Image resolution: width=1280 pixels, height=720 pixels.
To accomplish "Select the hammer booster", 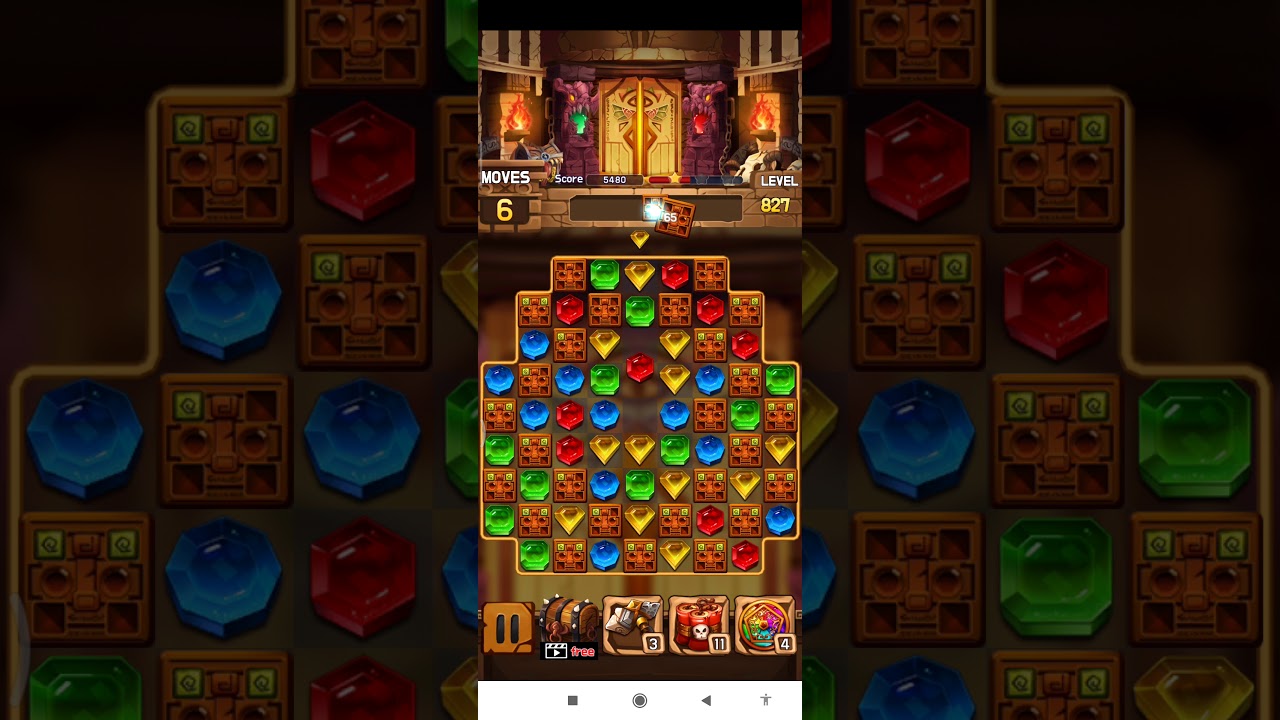I will point(633,626).
